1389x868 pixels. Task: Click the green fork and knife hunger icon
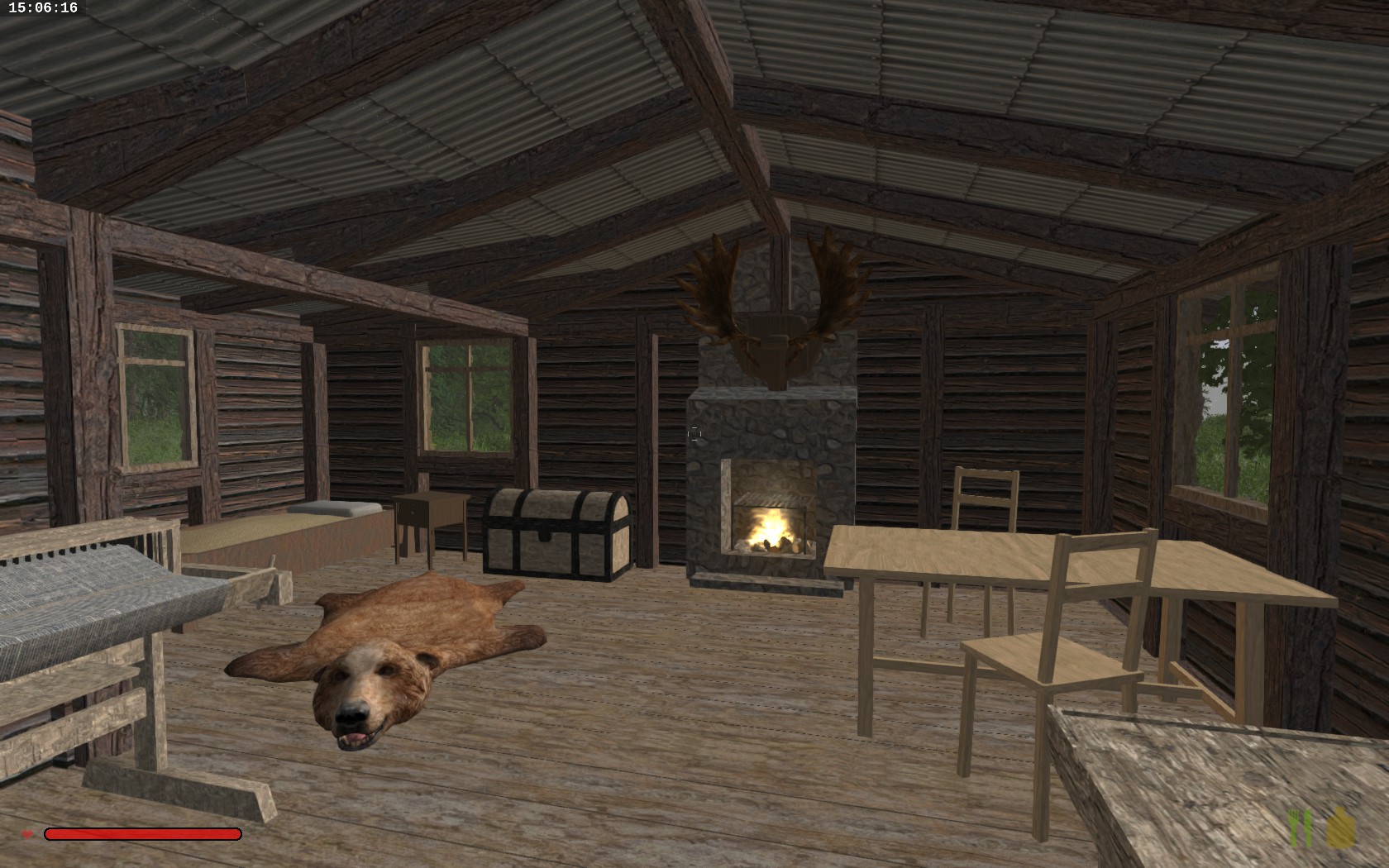(1301, 829)
